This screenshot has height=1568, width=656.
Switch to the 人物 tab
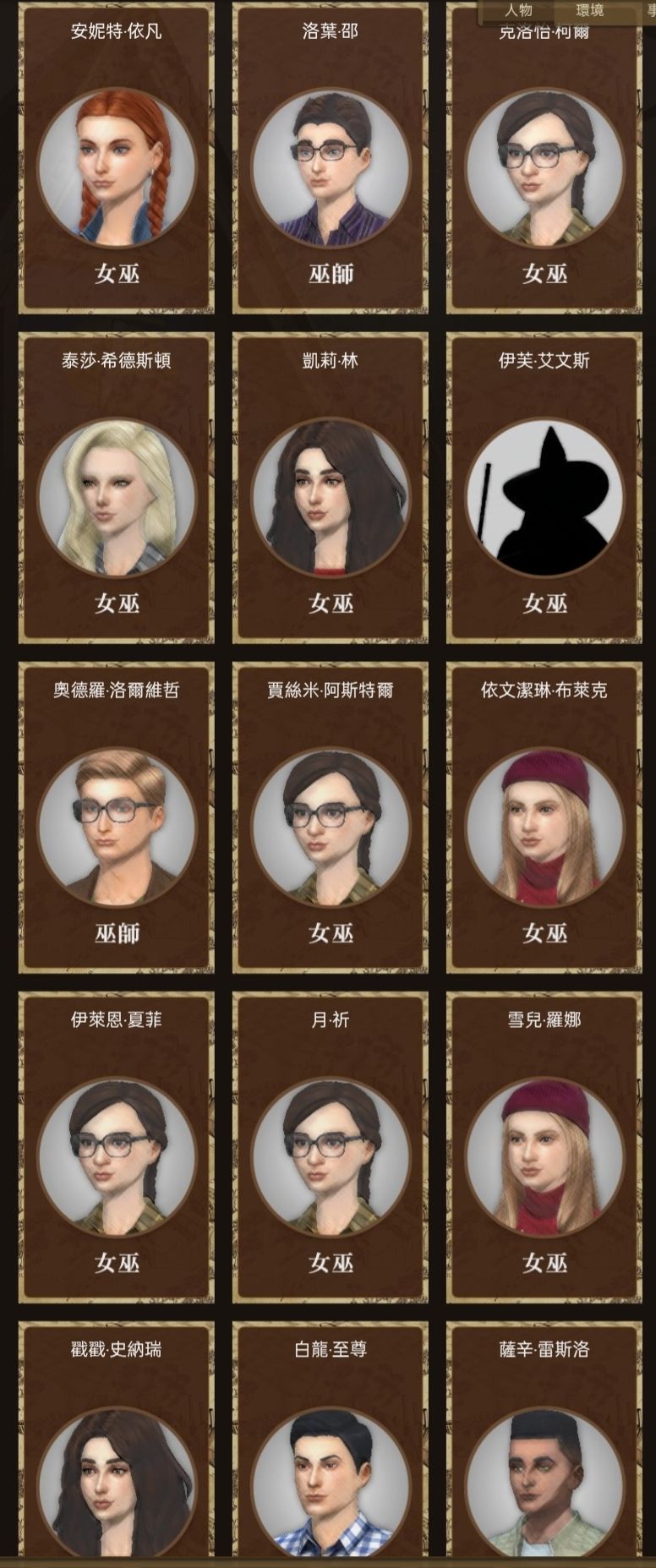pyautogui.click(x=518, y=10)
